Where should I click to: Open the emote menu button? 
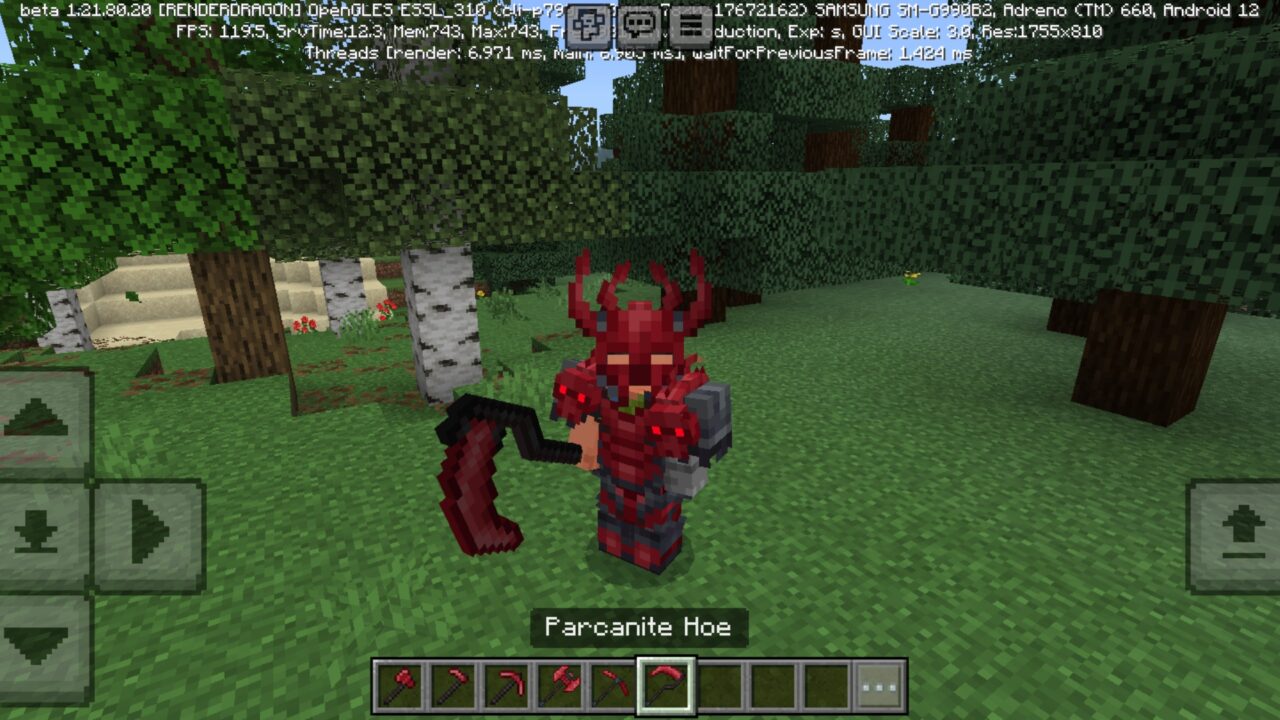tap(588, 26)
